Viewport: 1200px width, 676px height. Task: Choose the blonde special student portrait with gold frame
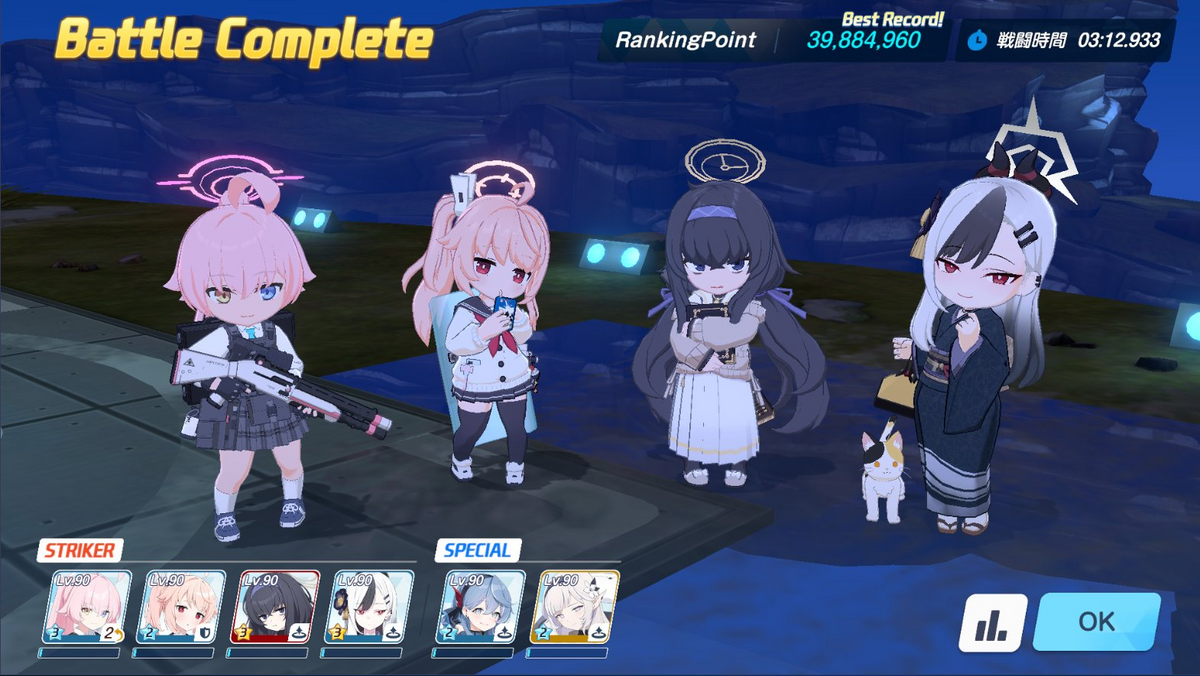pyautogui.click(x=573, y=607)
